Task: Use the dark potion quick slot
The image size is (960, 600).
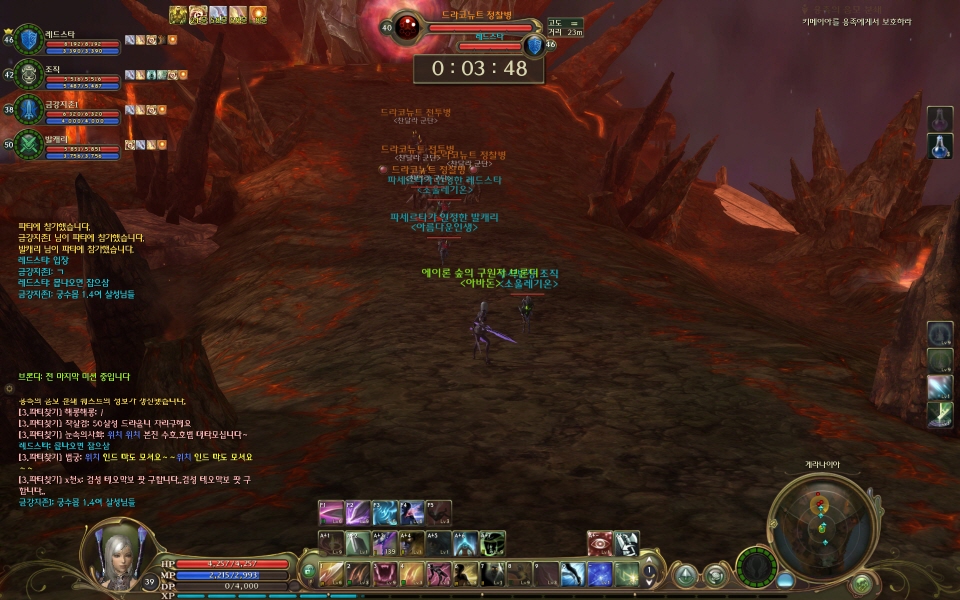Action: click(940, 119)
